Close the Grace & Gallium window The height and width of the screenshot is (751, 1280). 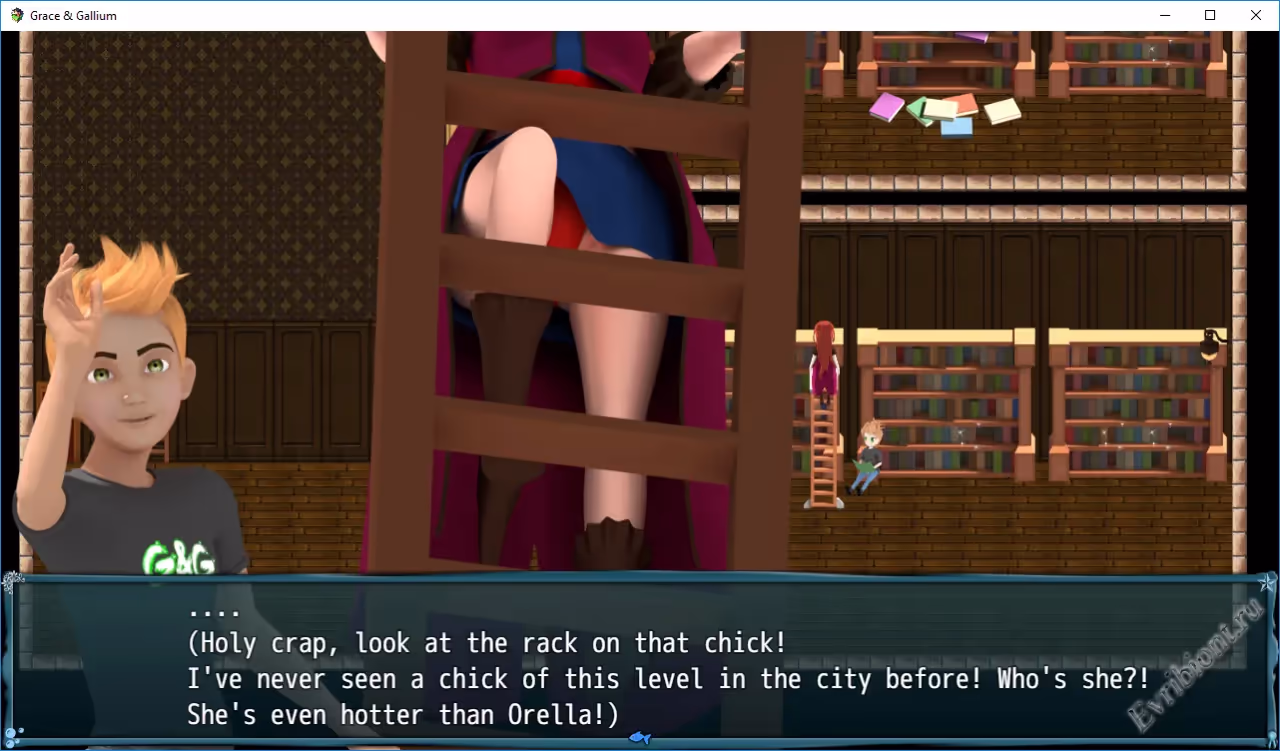pos(1256,15)
